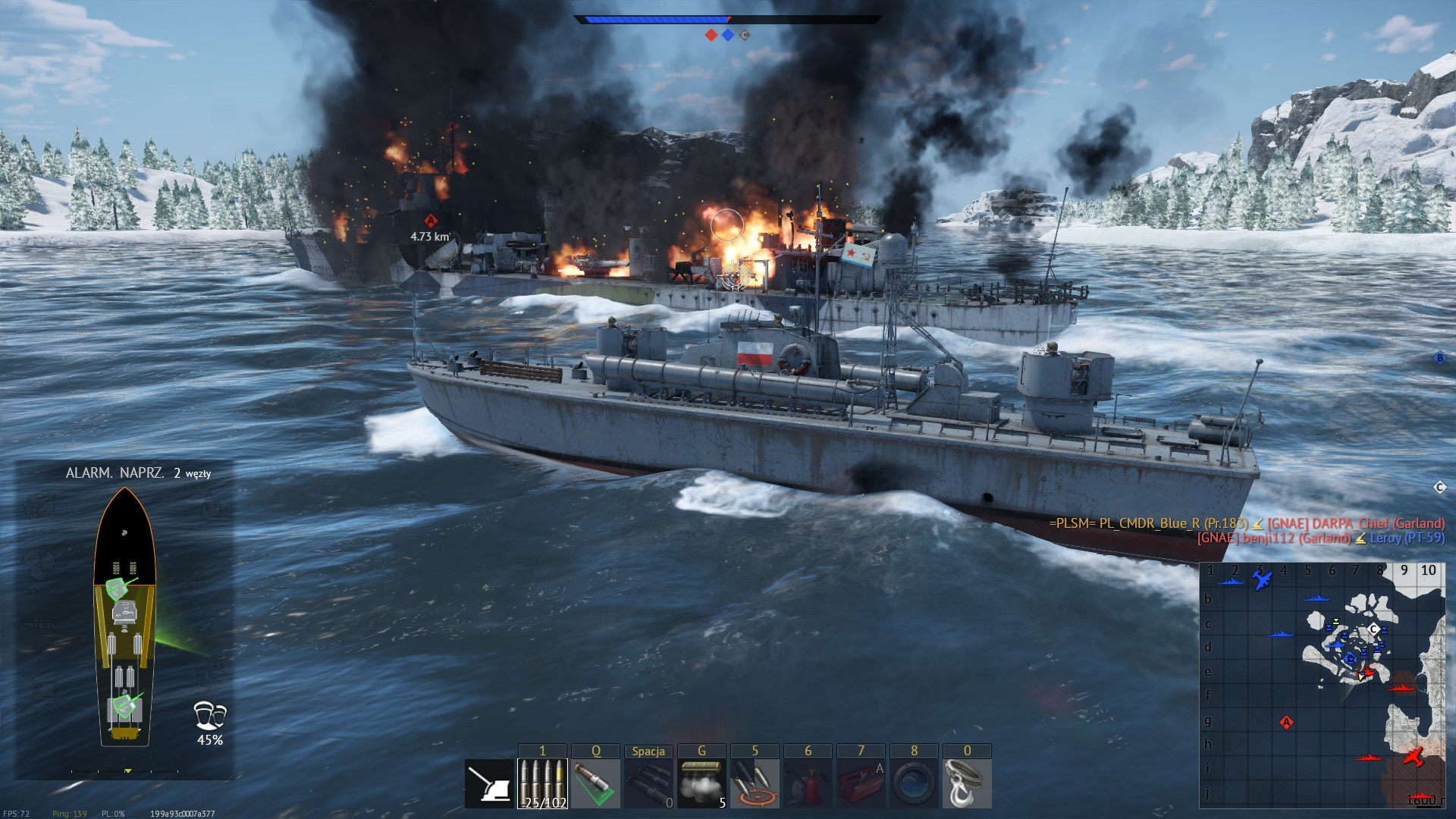Screen dimensions: 1456x819
Task: Choose the shell targeting mode slot
Action: tap(755, 783)
